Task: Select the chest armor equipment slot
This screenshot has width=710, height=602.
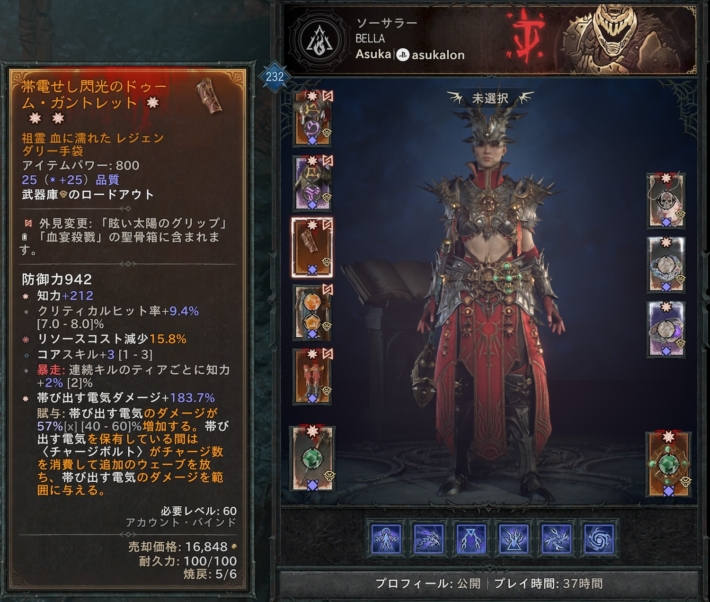Action: point(312,183)
